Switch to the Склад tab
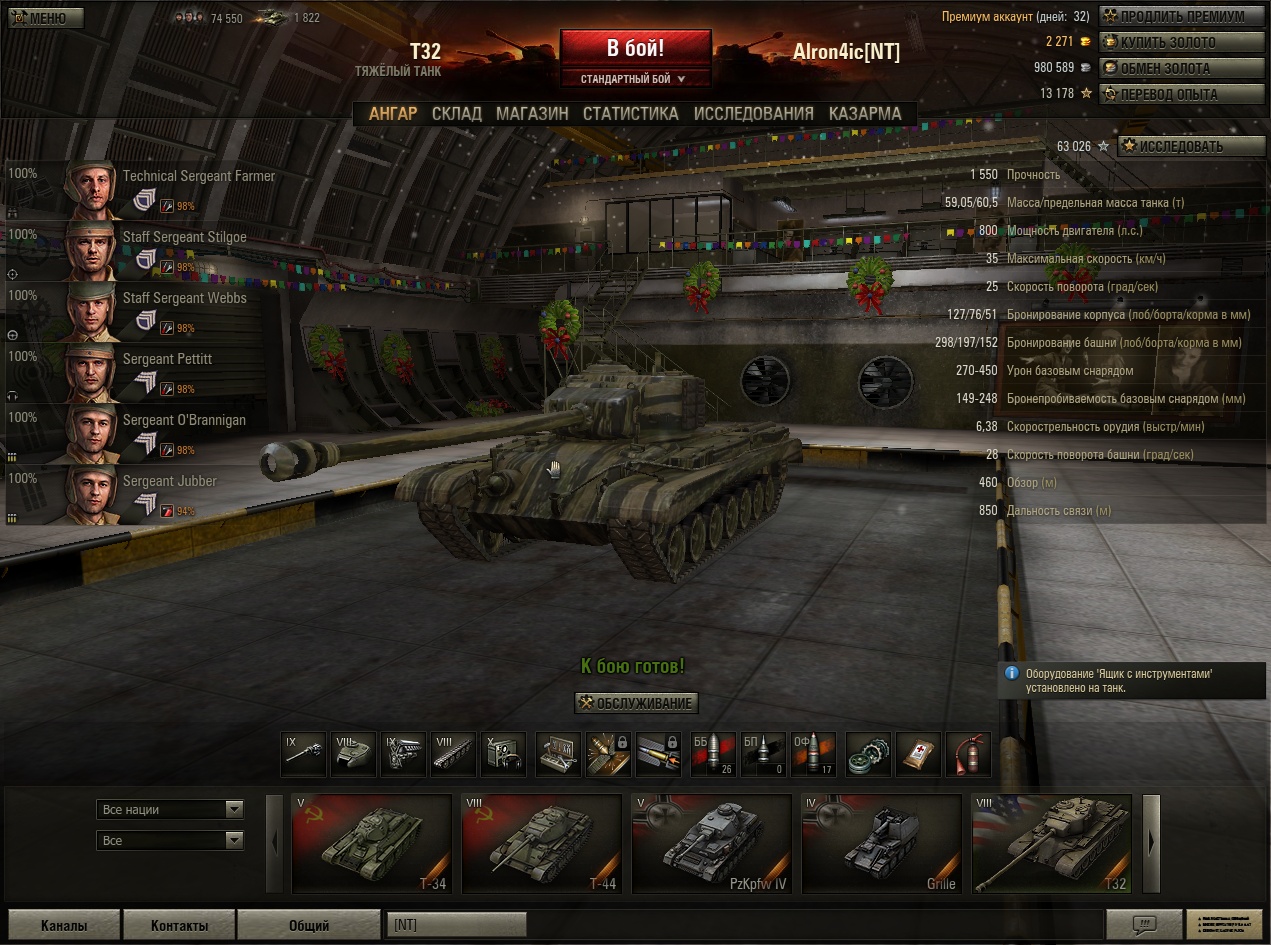The height and width of the screenshot is (945, 1271). (x=456, y=114)
